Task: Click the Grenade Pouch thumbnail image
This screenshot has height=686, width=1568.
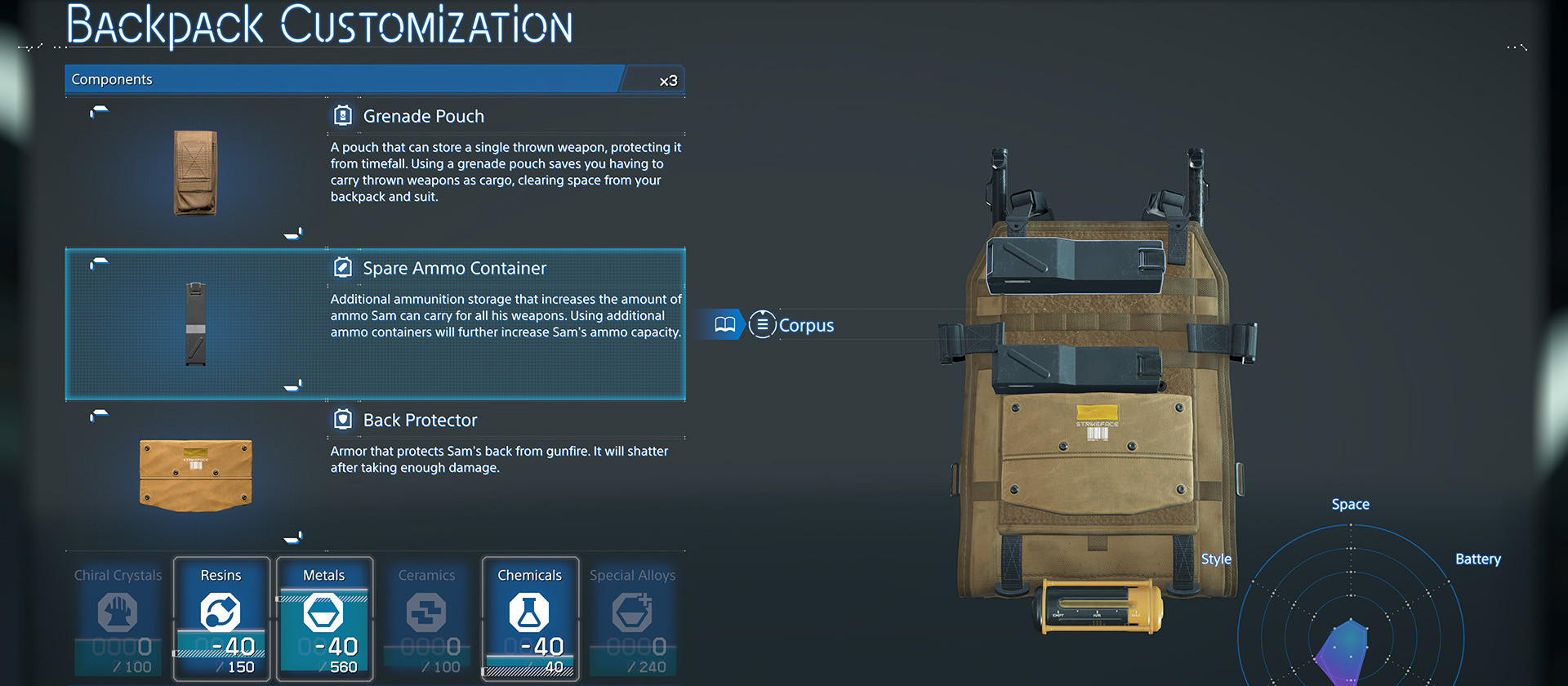Action: pyautogui.click(x=195, y=172)
